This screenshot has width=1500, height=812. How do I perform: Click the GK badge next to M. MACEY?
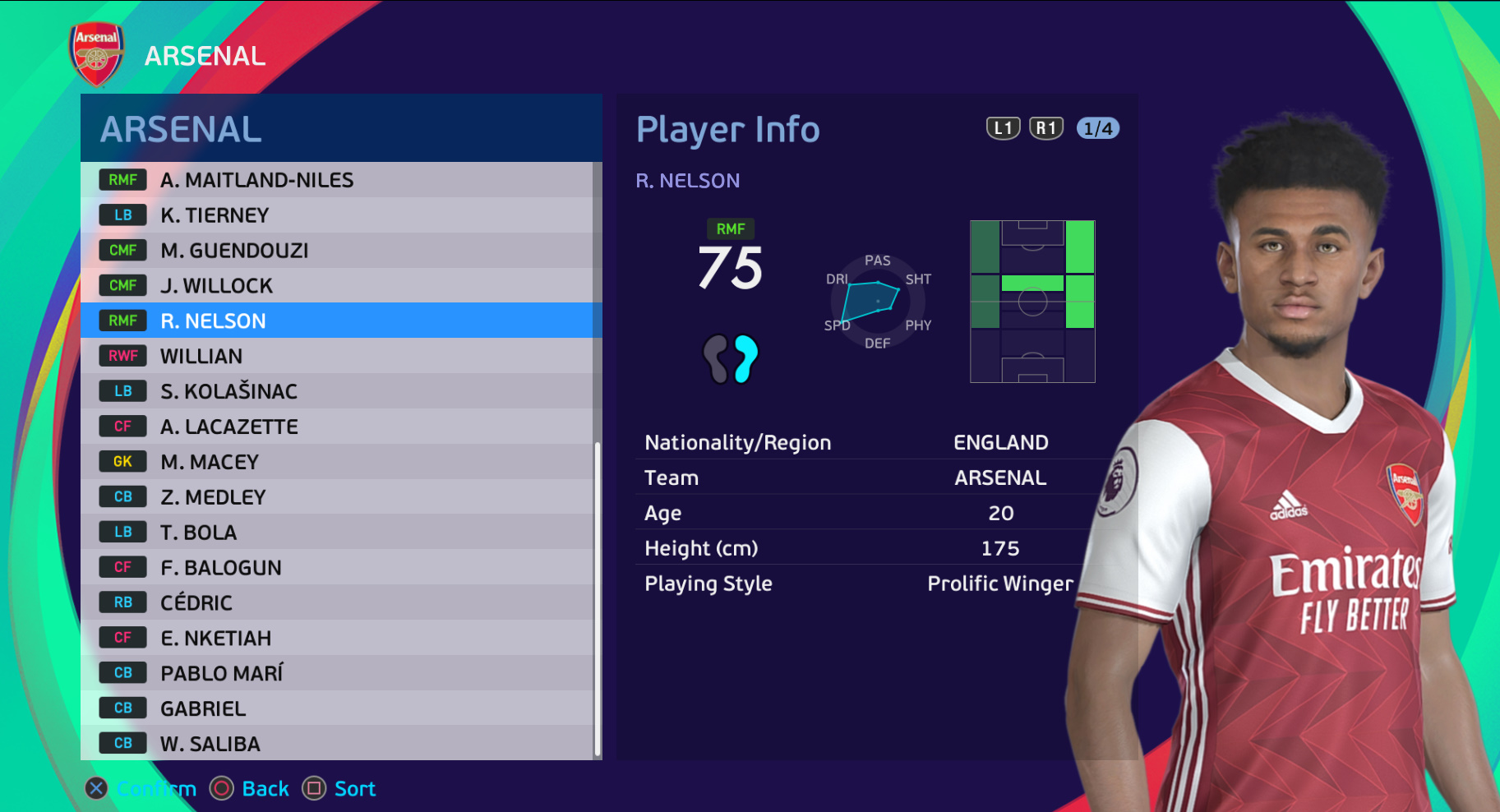click(x=122, y=461)
